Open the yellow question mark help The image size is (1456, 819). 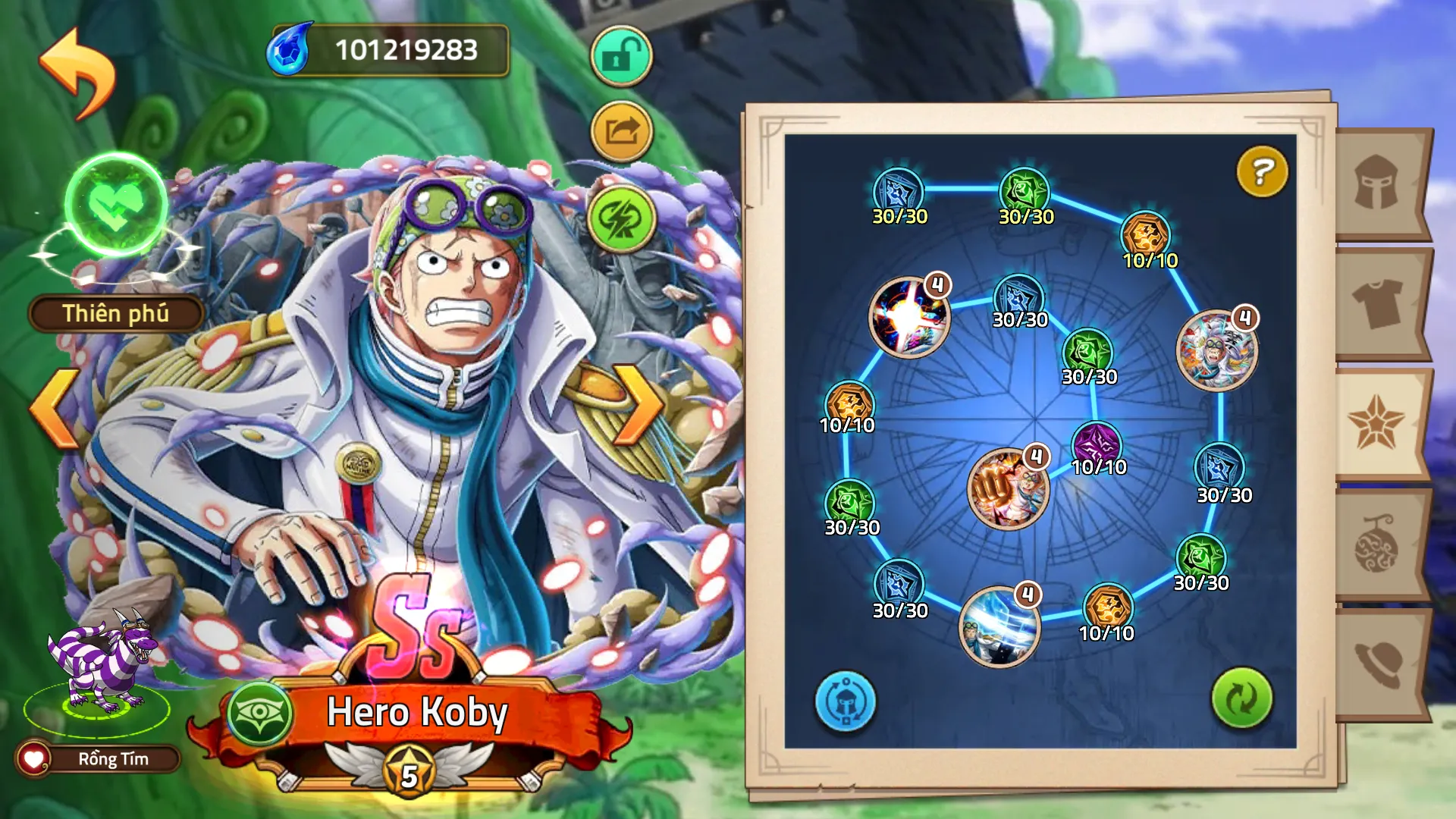(x=1262, y=171)
